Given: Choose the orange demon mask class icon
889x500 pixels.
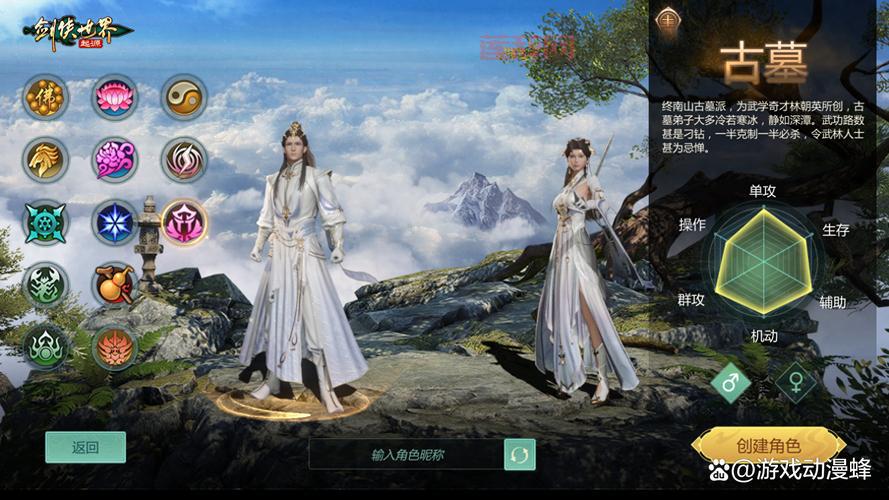Looking at the screenshot, I should tap(115, 347).
